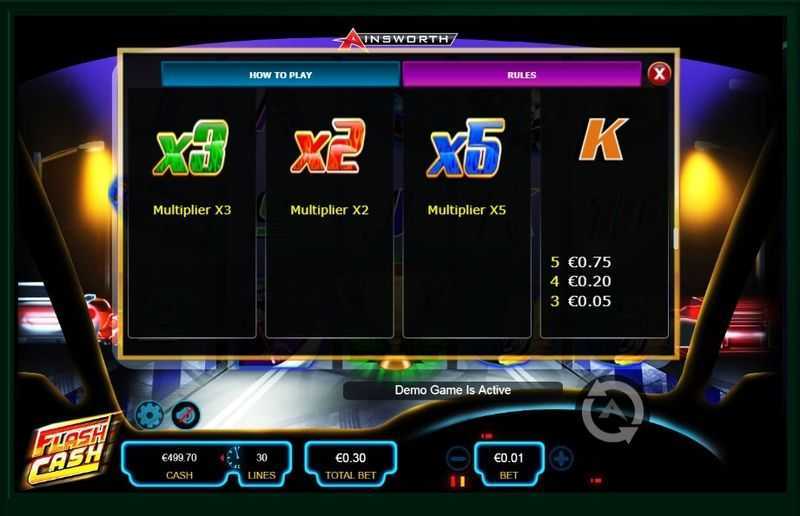Close the paytable window
The image size is (800, 516).
(x=657, y=73)
